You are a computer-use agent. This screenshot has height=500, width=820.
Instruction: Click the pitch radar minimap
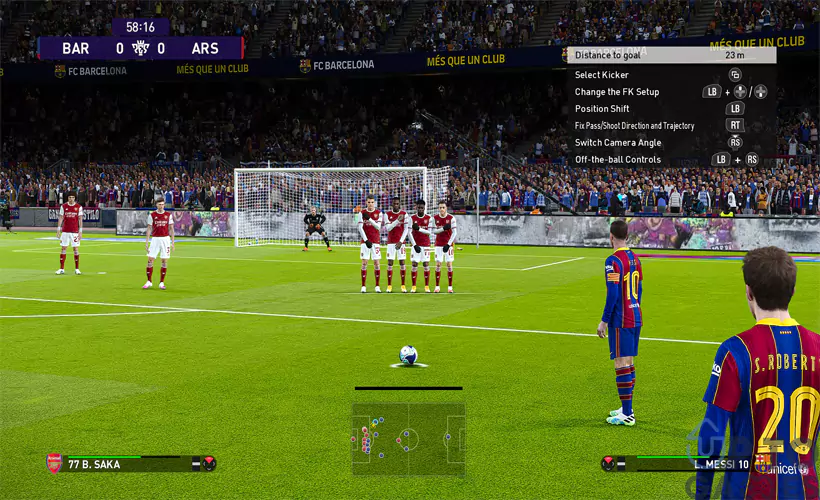[x=408, y=438]
